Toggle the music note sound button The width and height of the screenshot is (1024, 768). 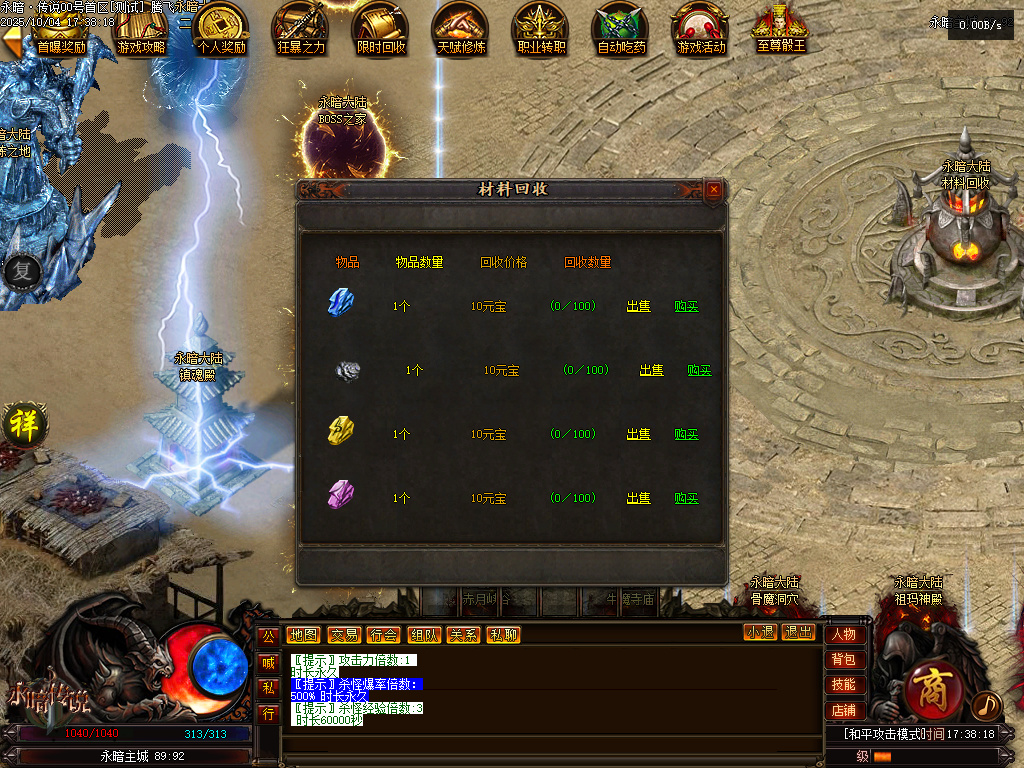pyautogui.click(x=986, y=706)
